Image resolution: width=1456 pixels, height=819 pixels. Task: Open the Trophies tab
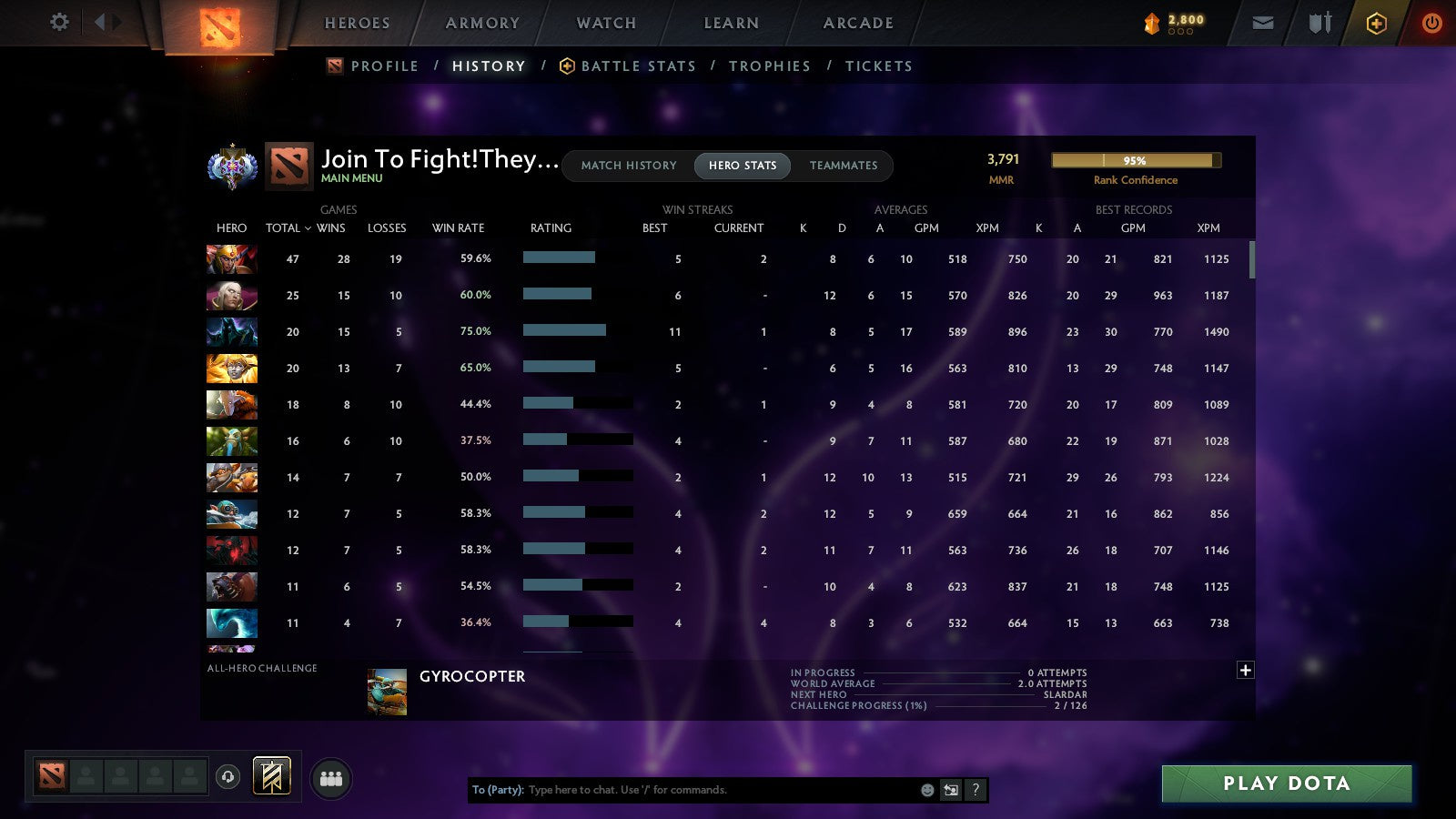pyautogui.click(x=770, y=66)
